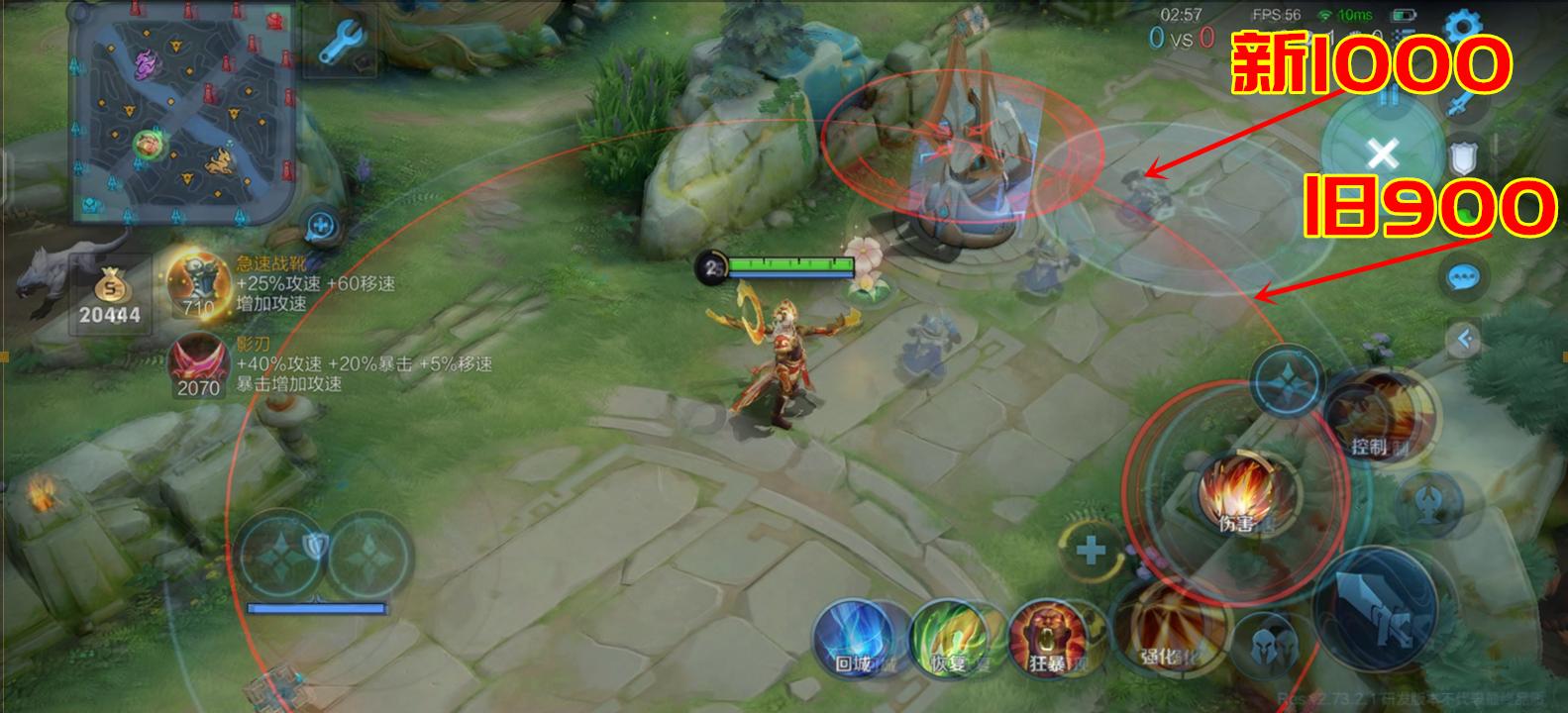
Task: Expand the collapsed side panel arrow
Action: (1463, 341)
